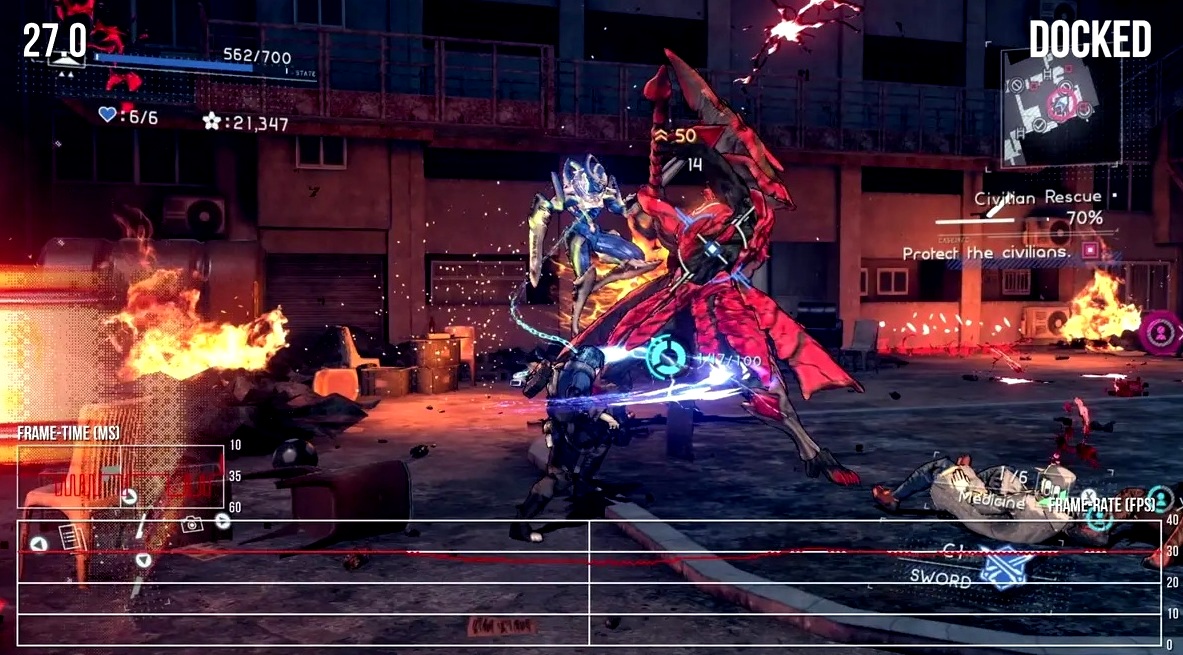Open the camera shortcut icon
The width and height of the screenshot is (1183, 655).
191,523
